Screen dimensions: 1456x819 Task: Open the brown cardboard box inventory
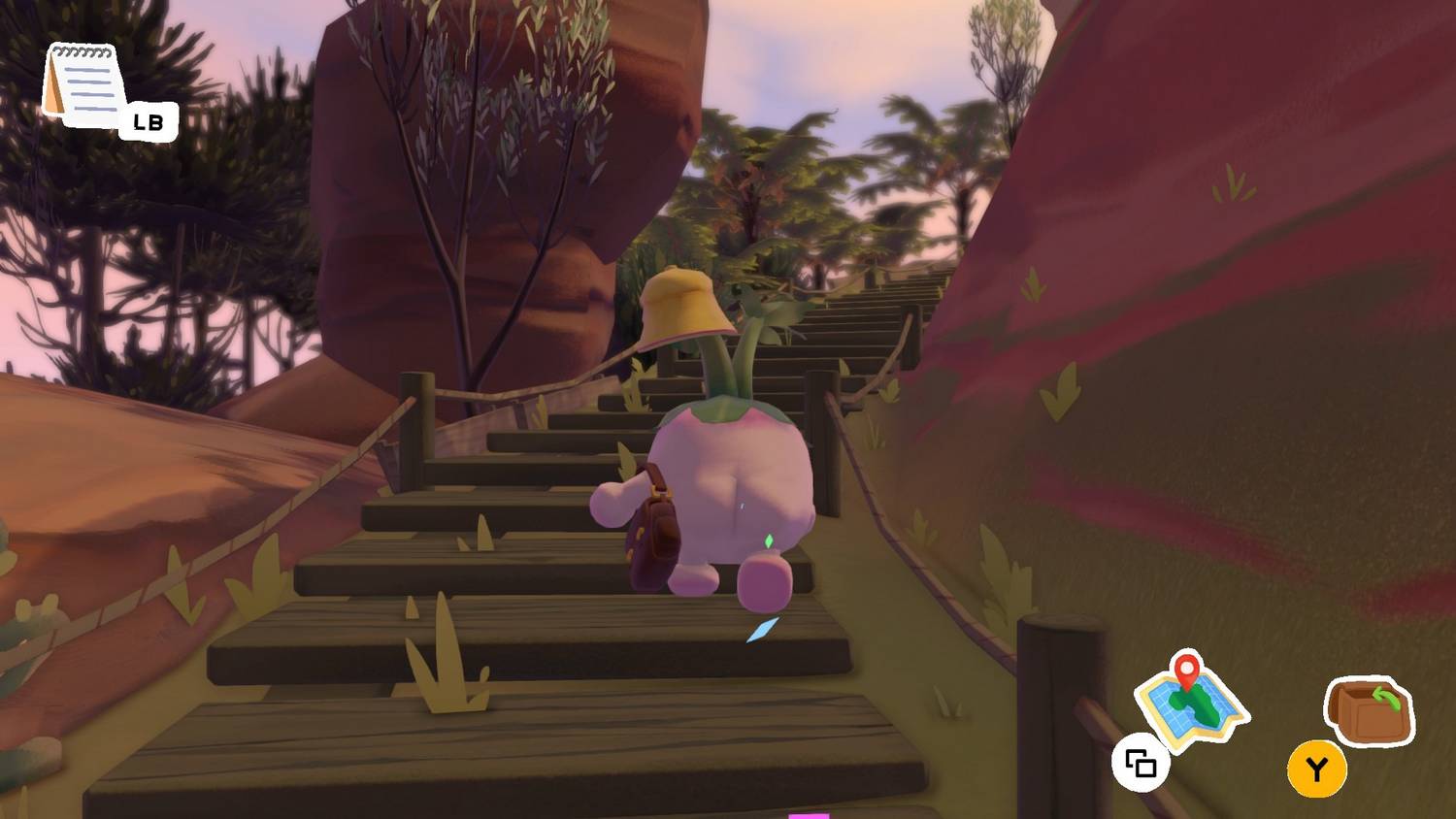coord(1369,710)
